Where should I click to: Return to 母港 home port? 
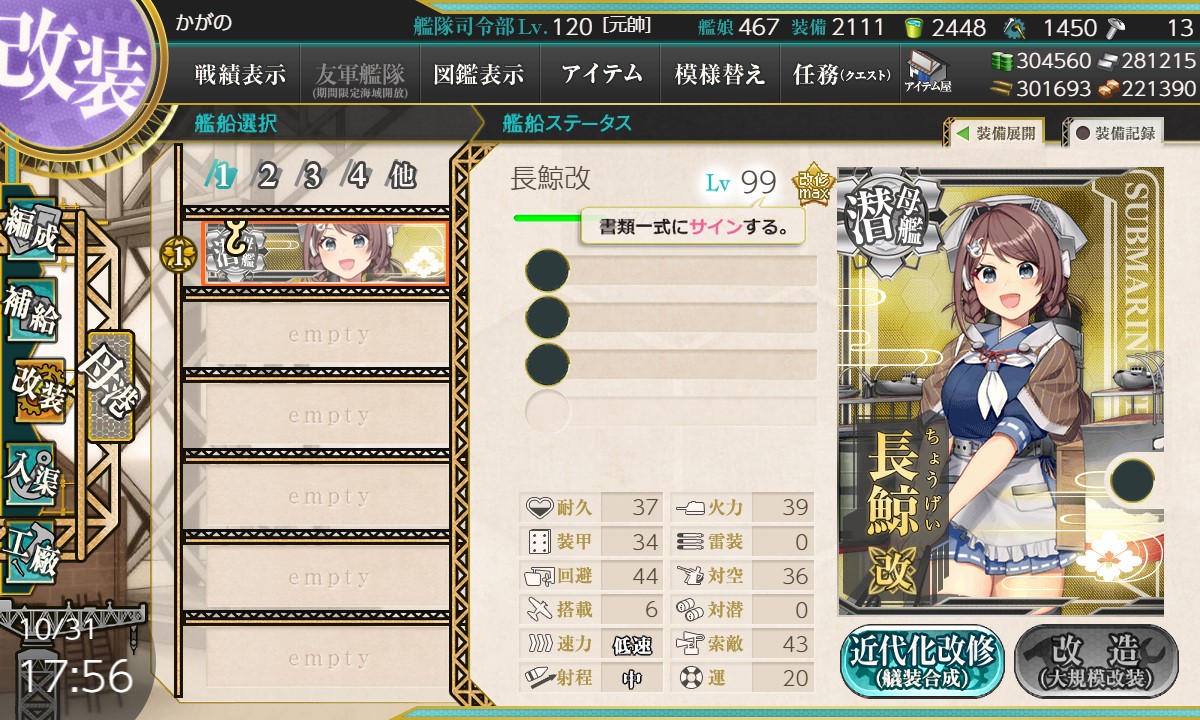[x=108, y=385]
